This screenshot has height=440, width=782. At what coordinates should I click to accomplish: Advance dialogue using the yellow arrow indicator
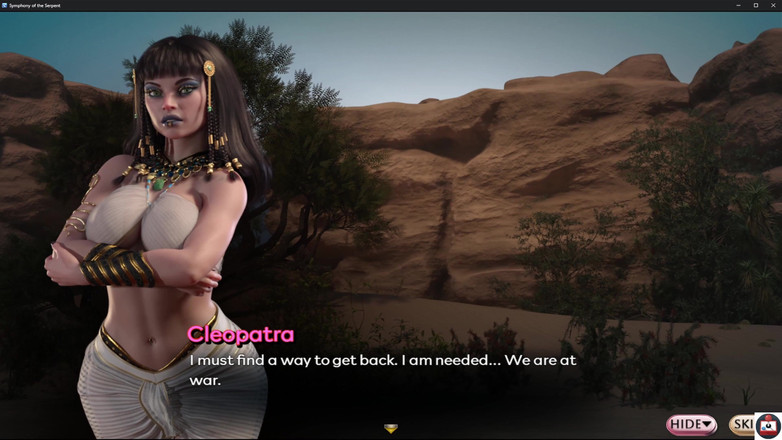click(x=391, y=428)
